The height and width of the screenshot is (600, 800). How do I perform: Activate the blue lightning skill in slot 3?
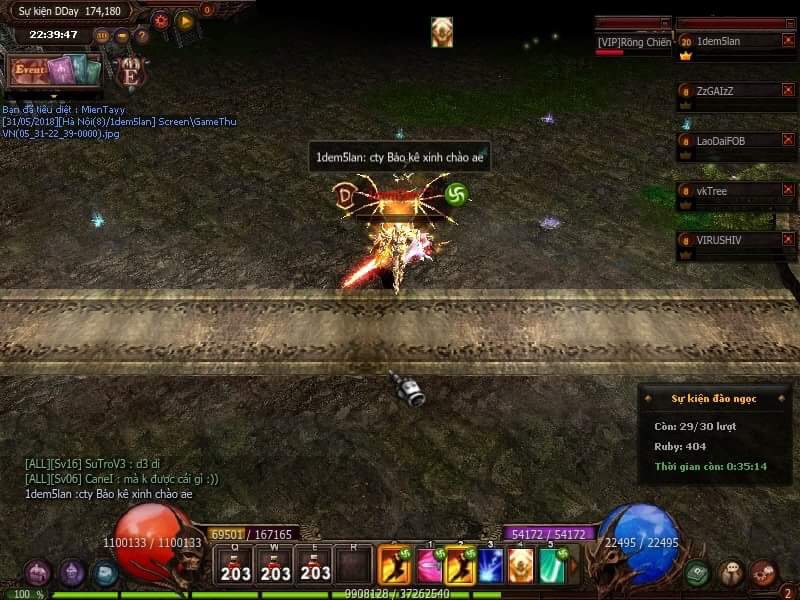[x=491, y=565]
